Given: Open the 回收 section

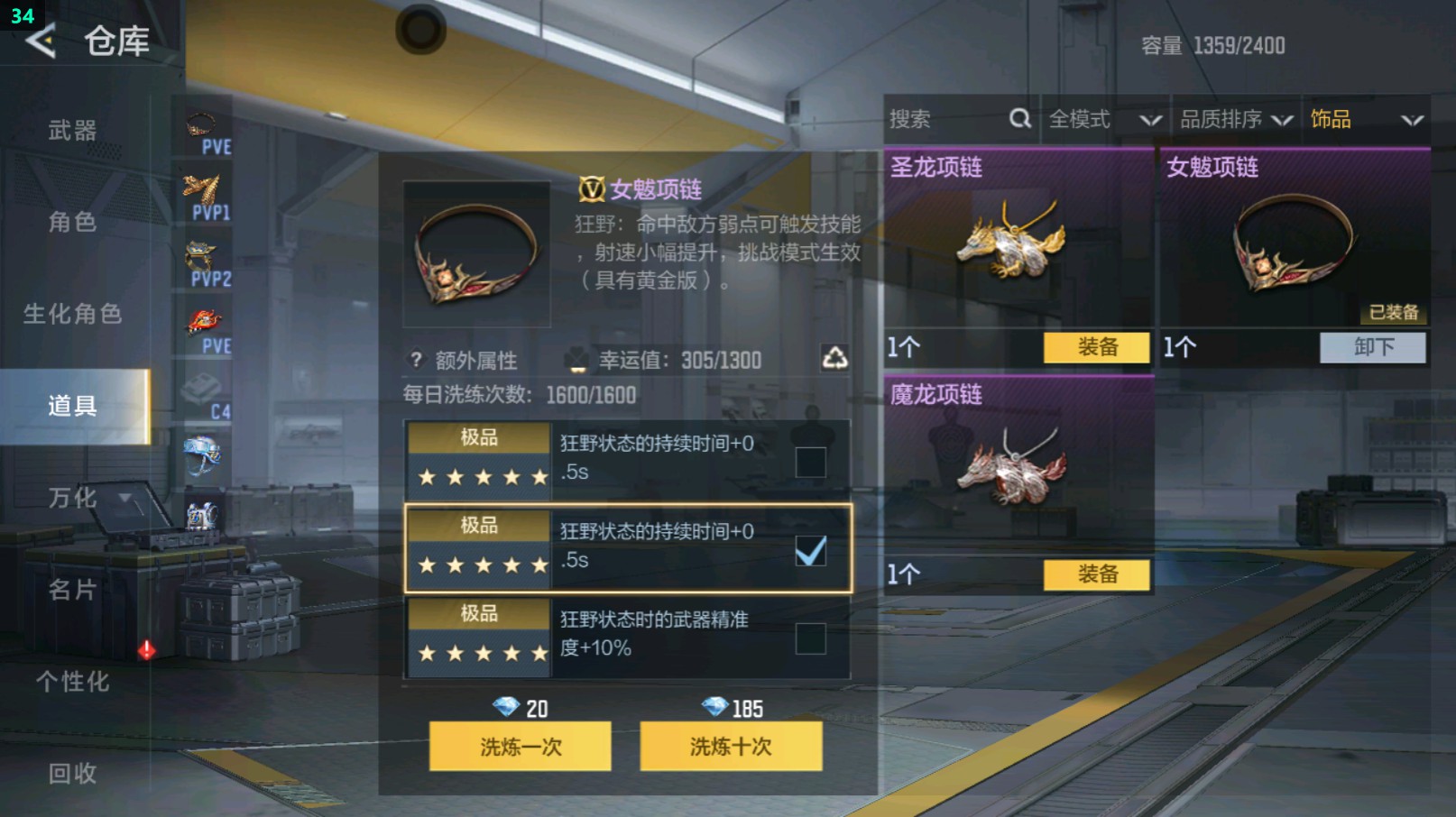Looking at the screenshot, I should coord(70,773).
